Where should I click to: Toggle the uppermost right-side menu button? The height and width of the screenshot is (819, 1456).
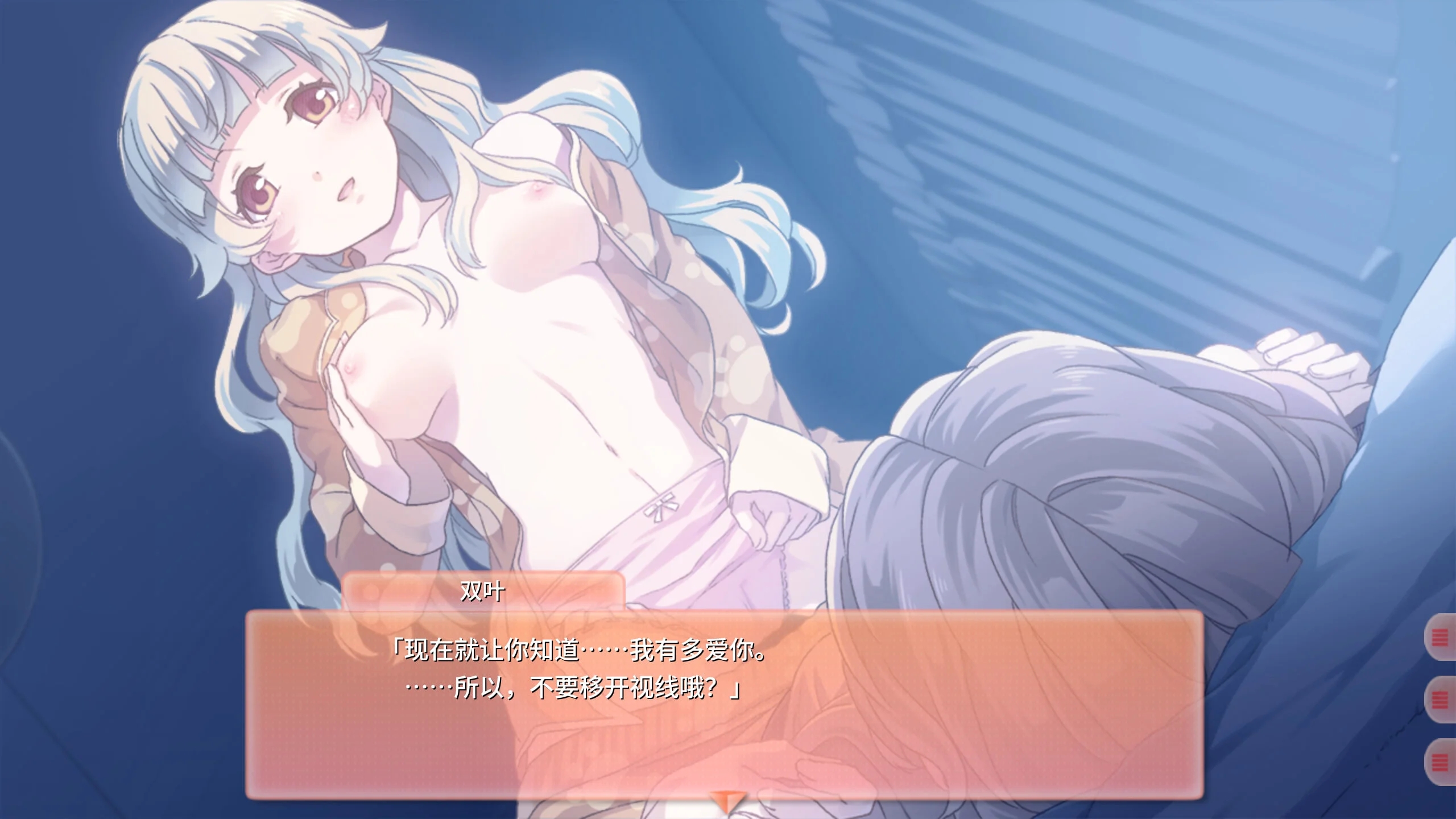click(x=1440, y=636)
